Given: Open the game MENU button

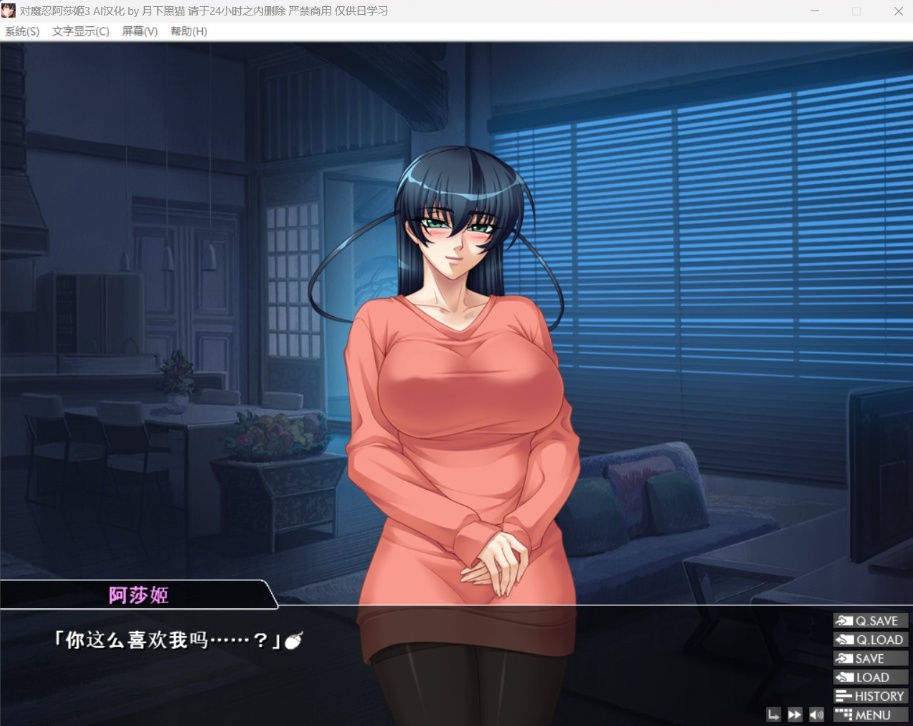Looking at the screenshot, I should [870, 715].
